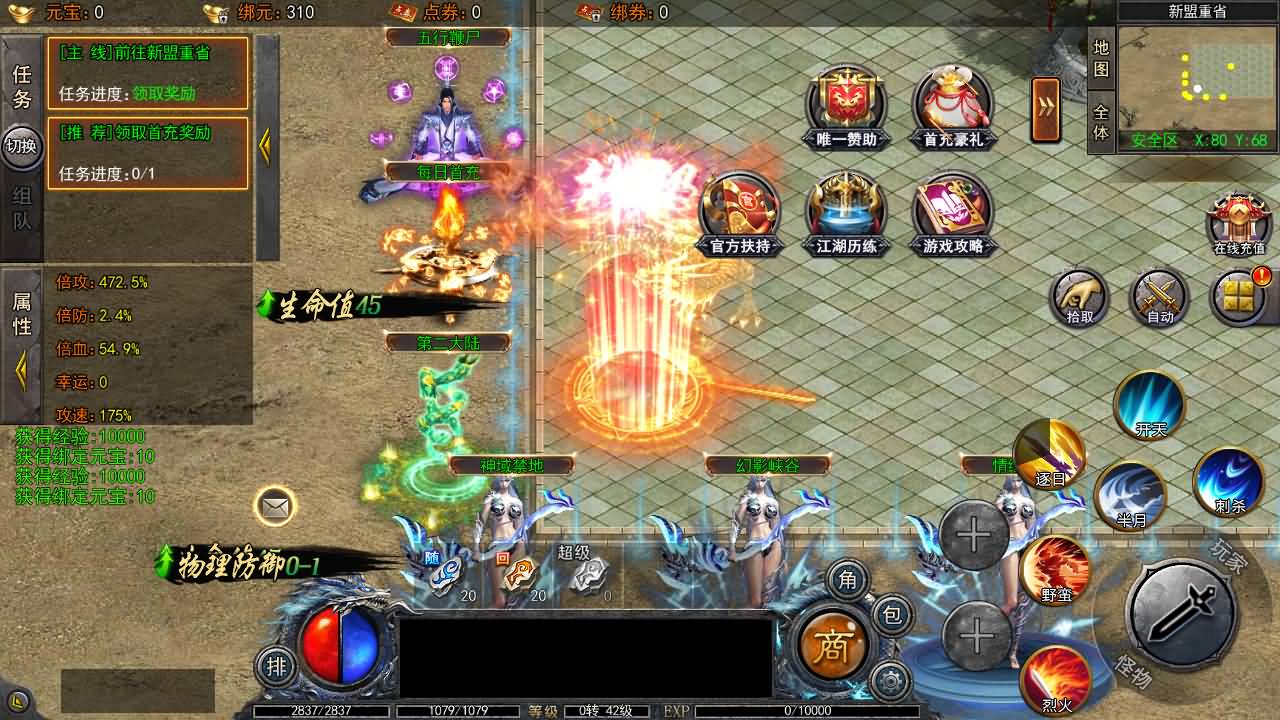Cast the 开天 skill
The width and height of the screenshot is (1280, 720).
tap(1150, 406)
